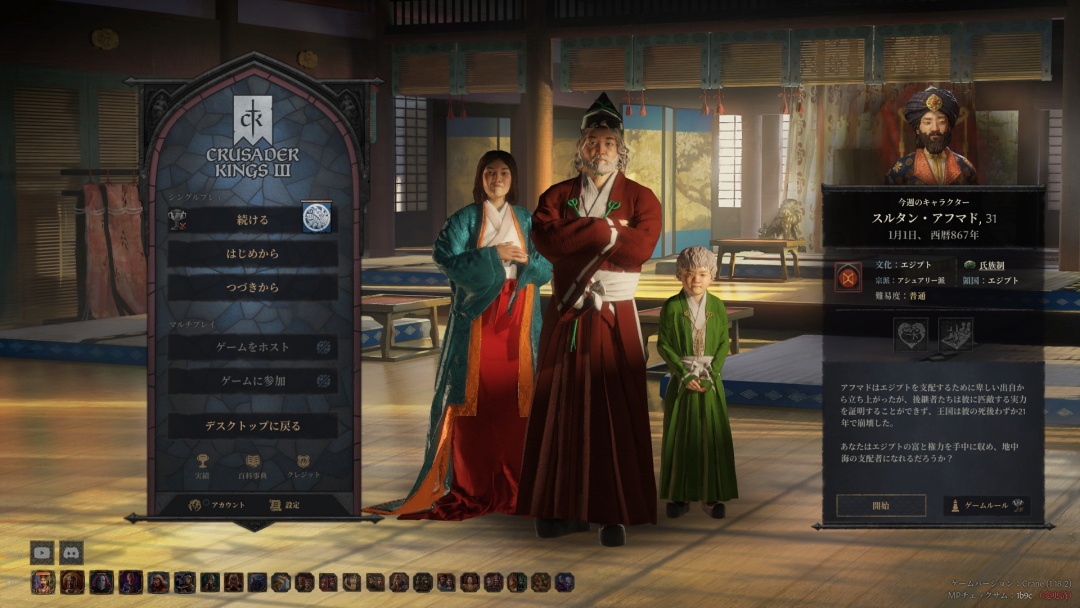The image size is (1080, 608).
Task: Open the account panel (アカウント)
Action: click(218, 505)
